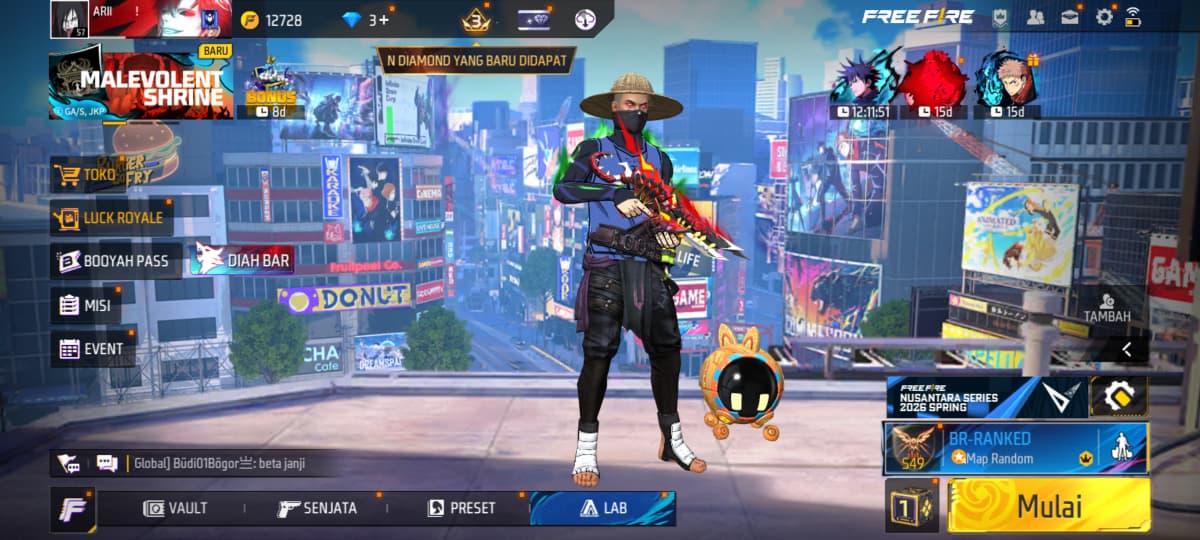1200x540 pixels.
Task: Open the friends list icon
Action: click(x=1036, y=17)
